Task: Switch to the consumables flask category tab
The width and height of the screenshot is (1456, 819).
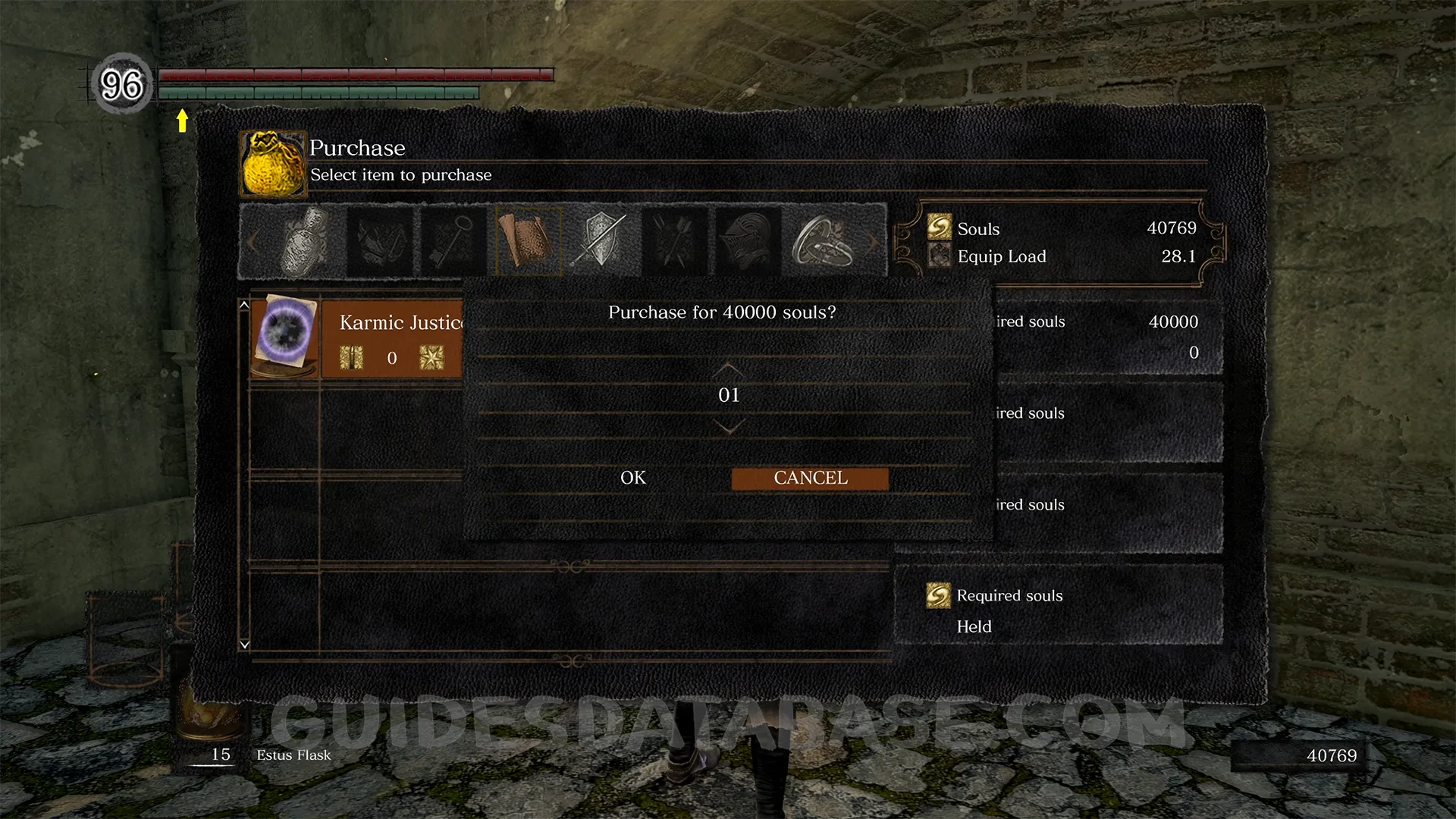Action: coord(306,241)
